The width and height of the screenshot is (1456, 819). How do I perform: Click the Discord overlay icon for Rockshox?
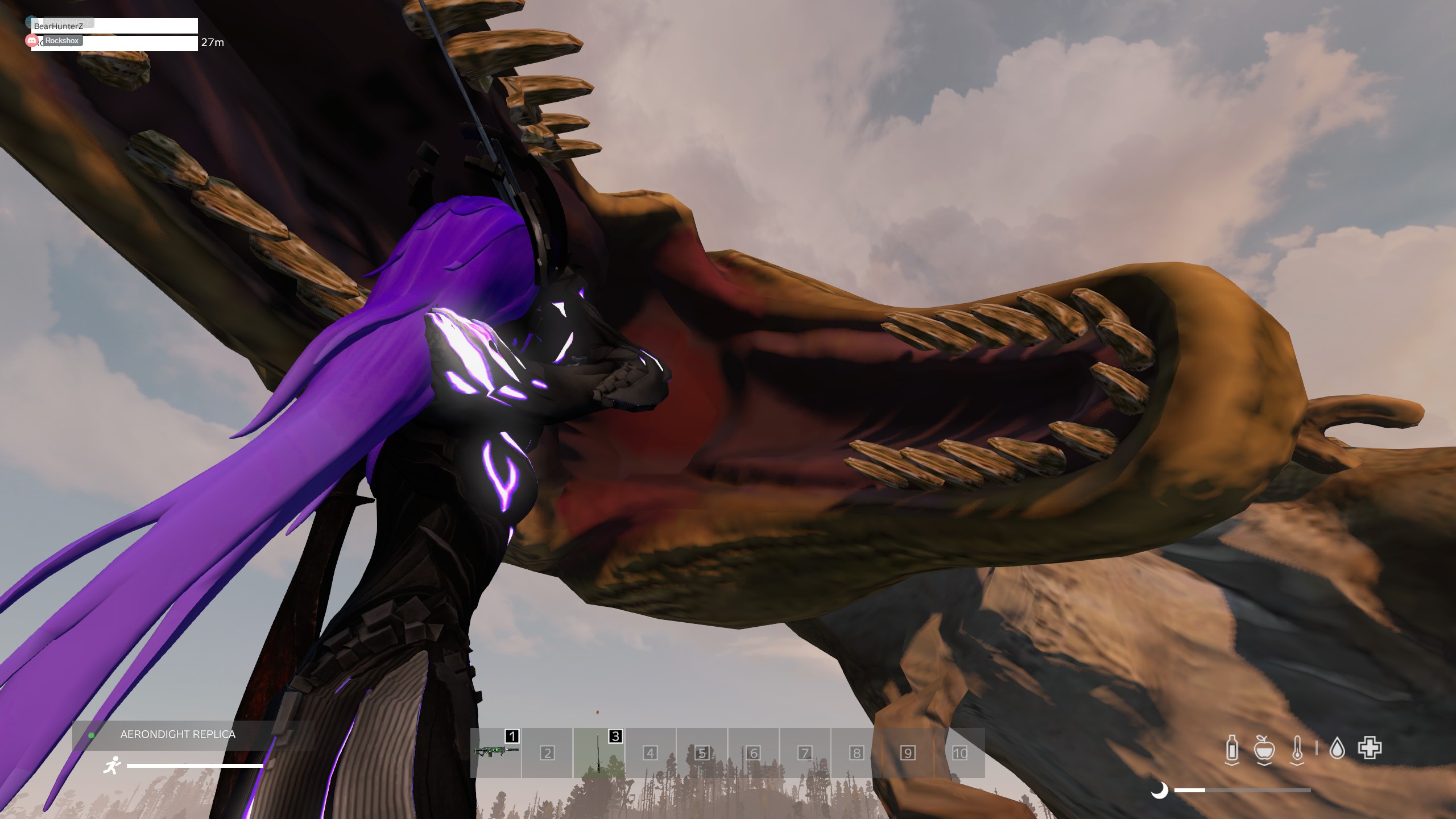(x=32, y=40)
